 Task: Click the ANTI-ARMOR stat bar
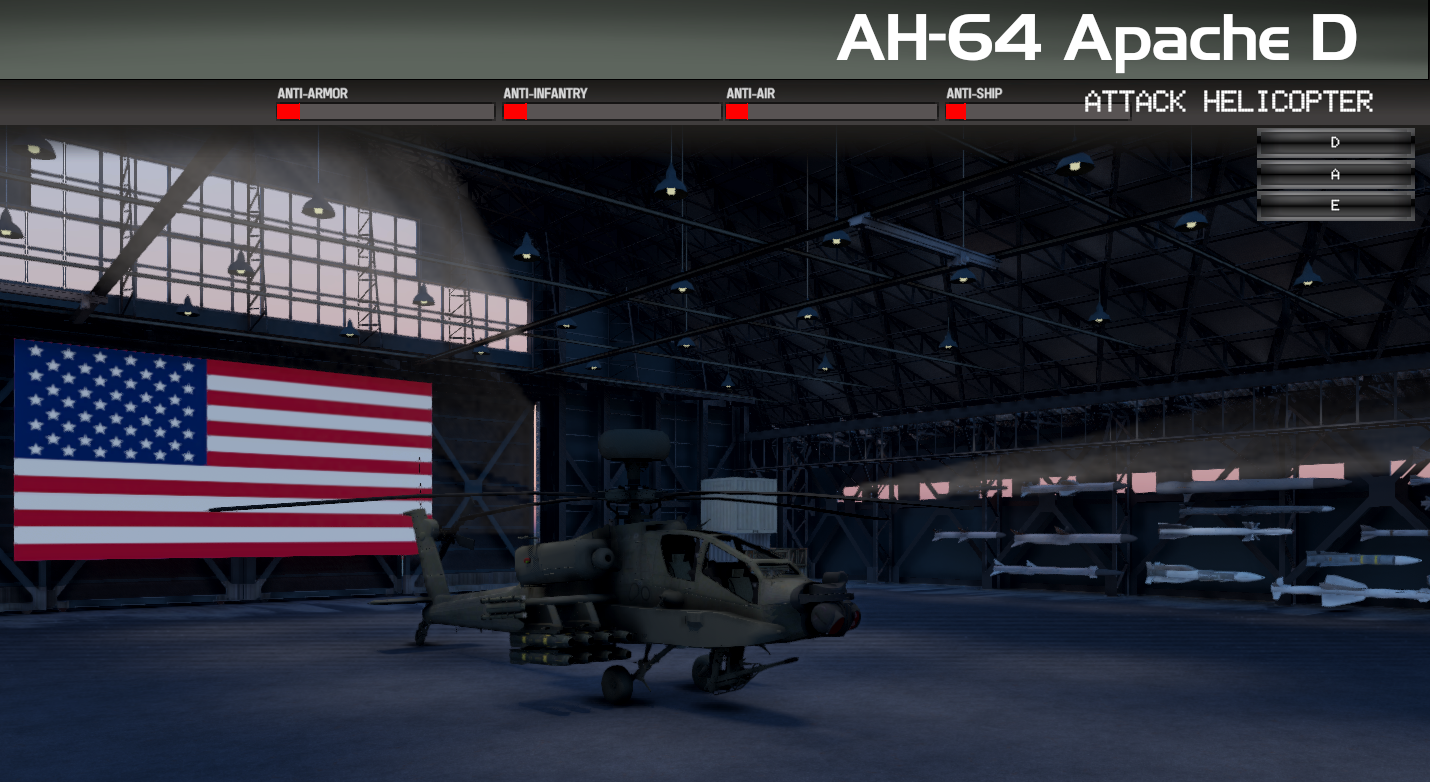click(385, 112)
